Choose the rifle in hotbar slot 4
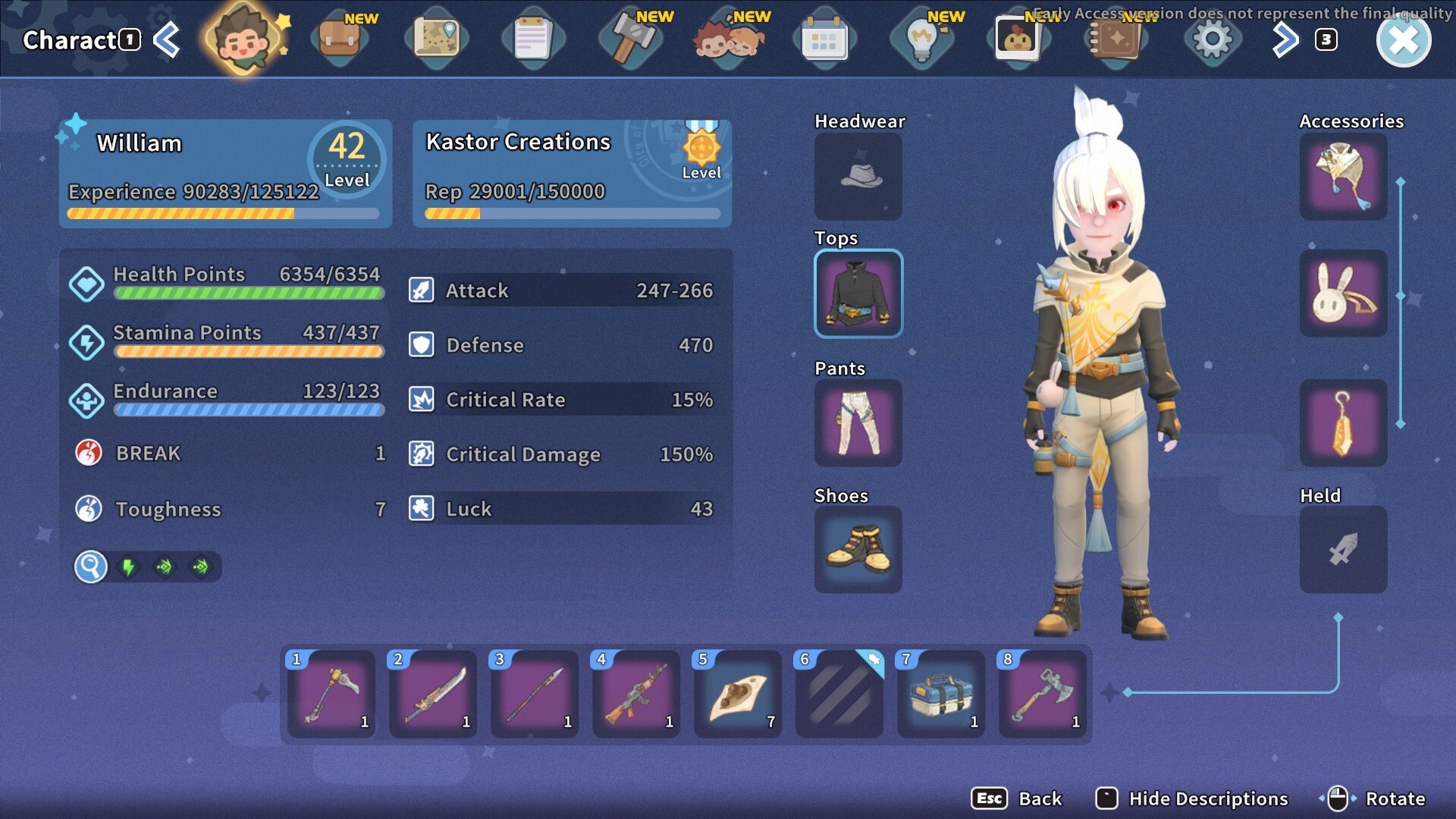Image resolution: width=1456 pixels, height=819 pixels. click(x=636, y=694)
